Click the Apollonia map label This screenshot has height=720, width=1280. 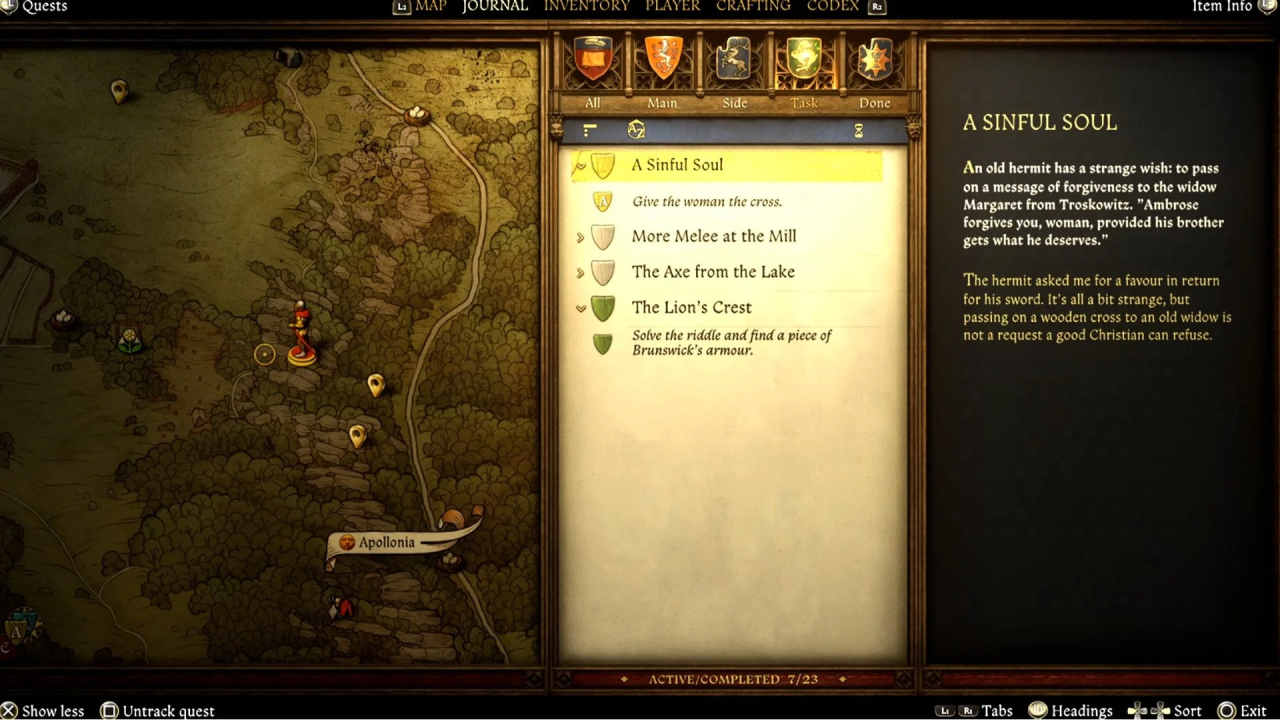386,543
